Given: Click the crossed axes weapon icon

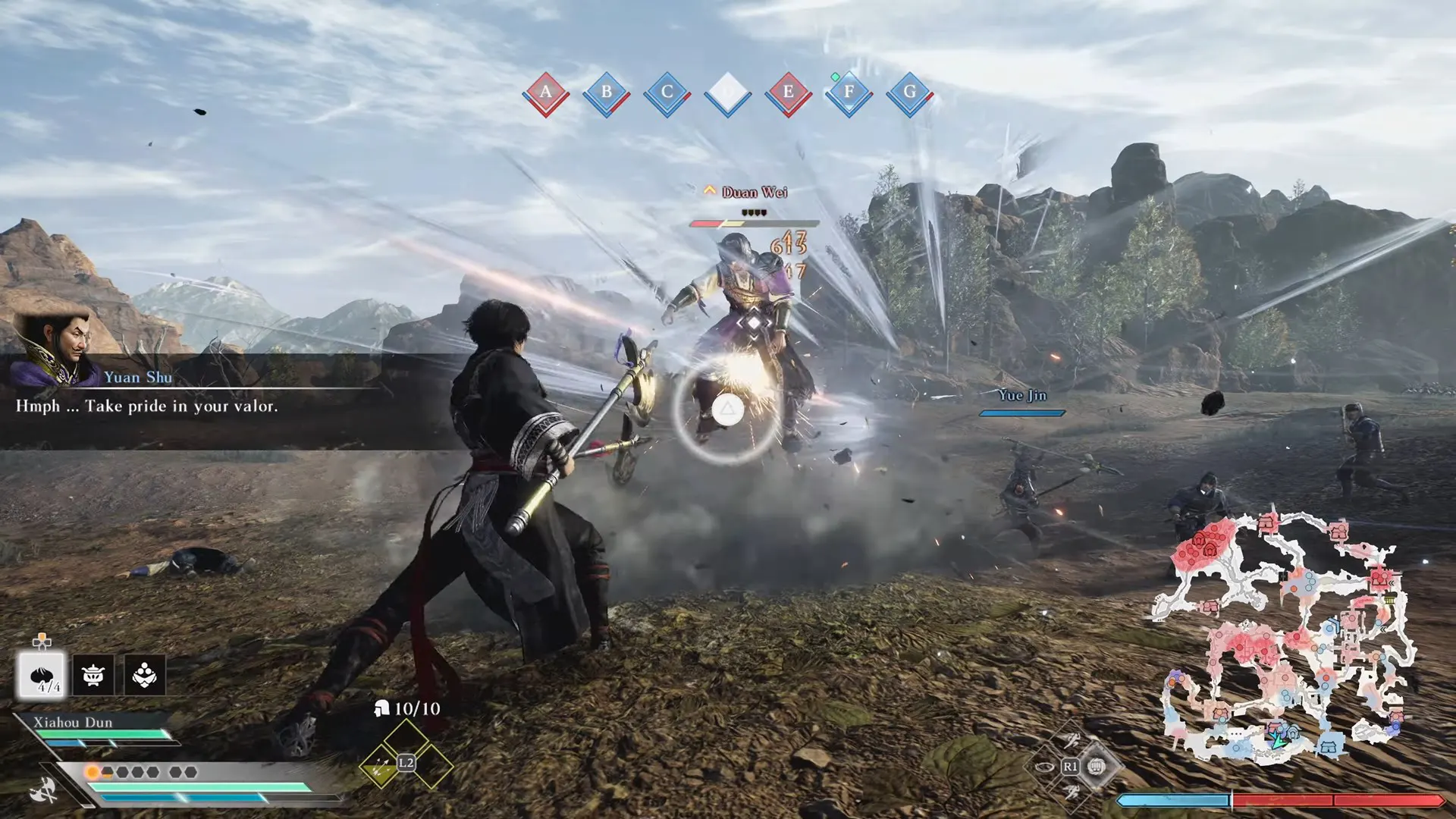Looking at the screenshot, I should (x=44, y=789).
